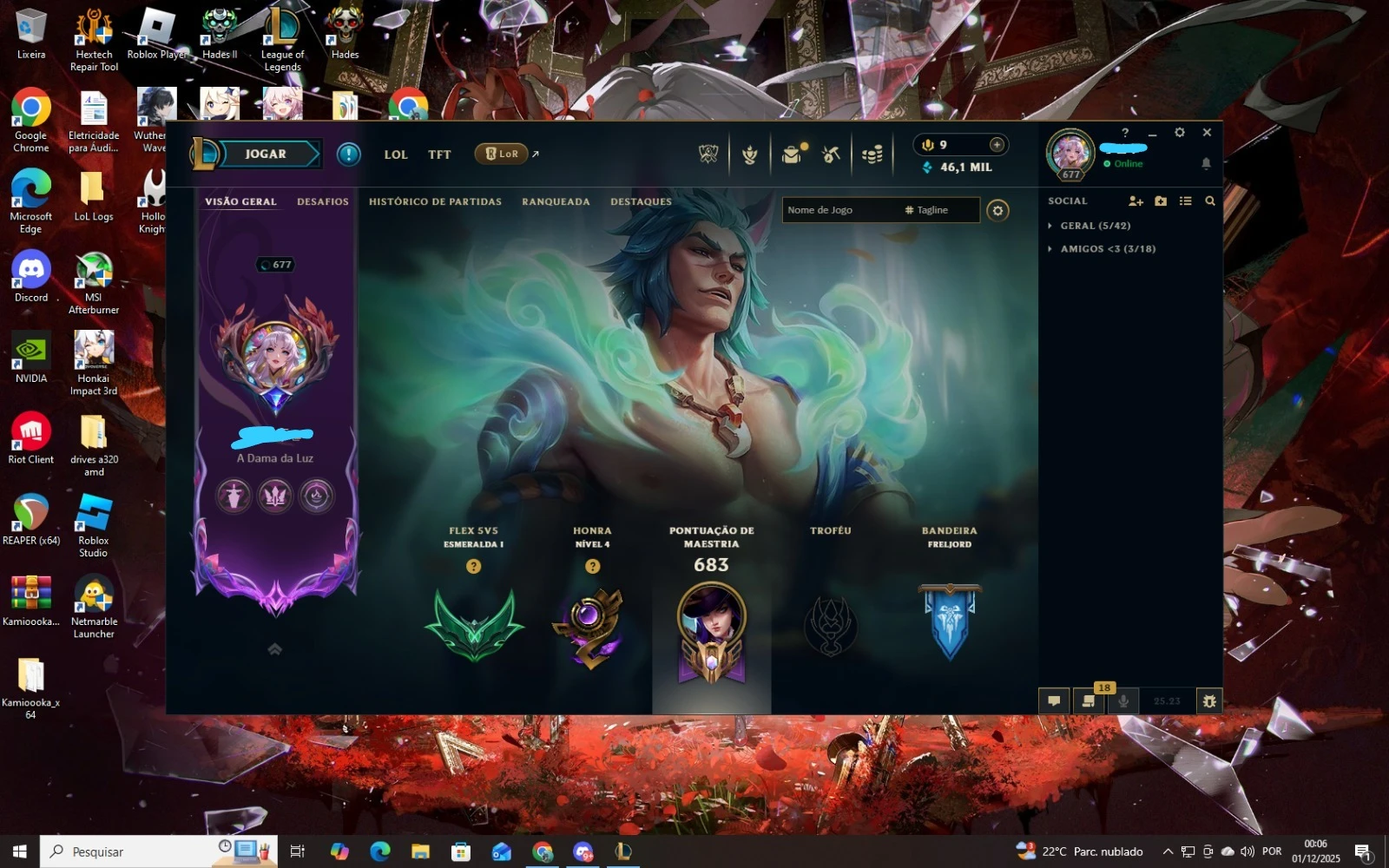Screen dimensions: 1389x868
Task: Open friend search magnifier in Social panel
Action: pos(1210,201)
